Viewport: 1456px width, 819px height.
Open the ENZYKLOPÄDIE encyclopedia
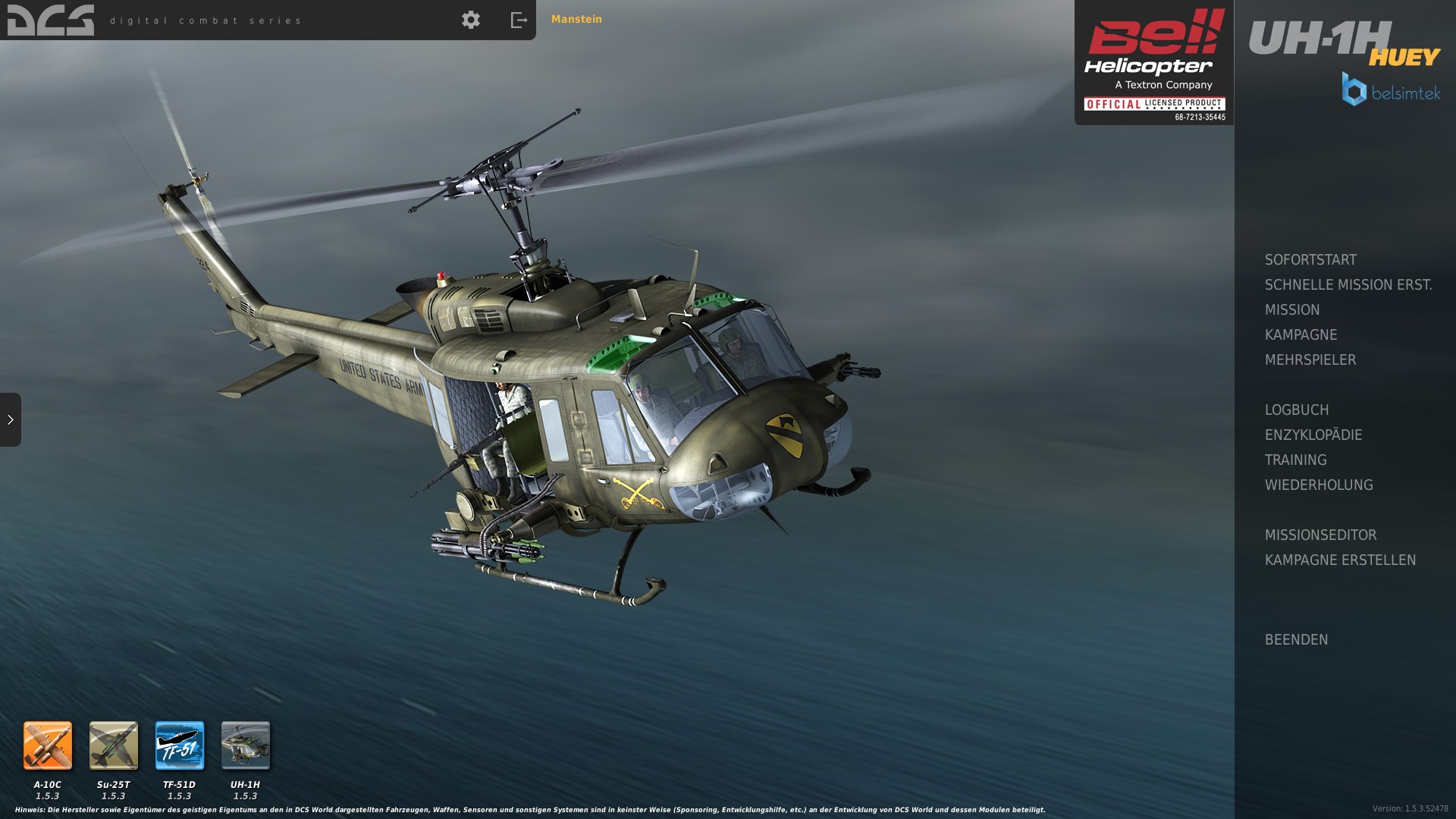coord(1313,435)
